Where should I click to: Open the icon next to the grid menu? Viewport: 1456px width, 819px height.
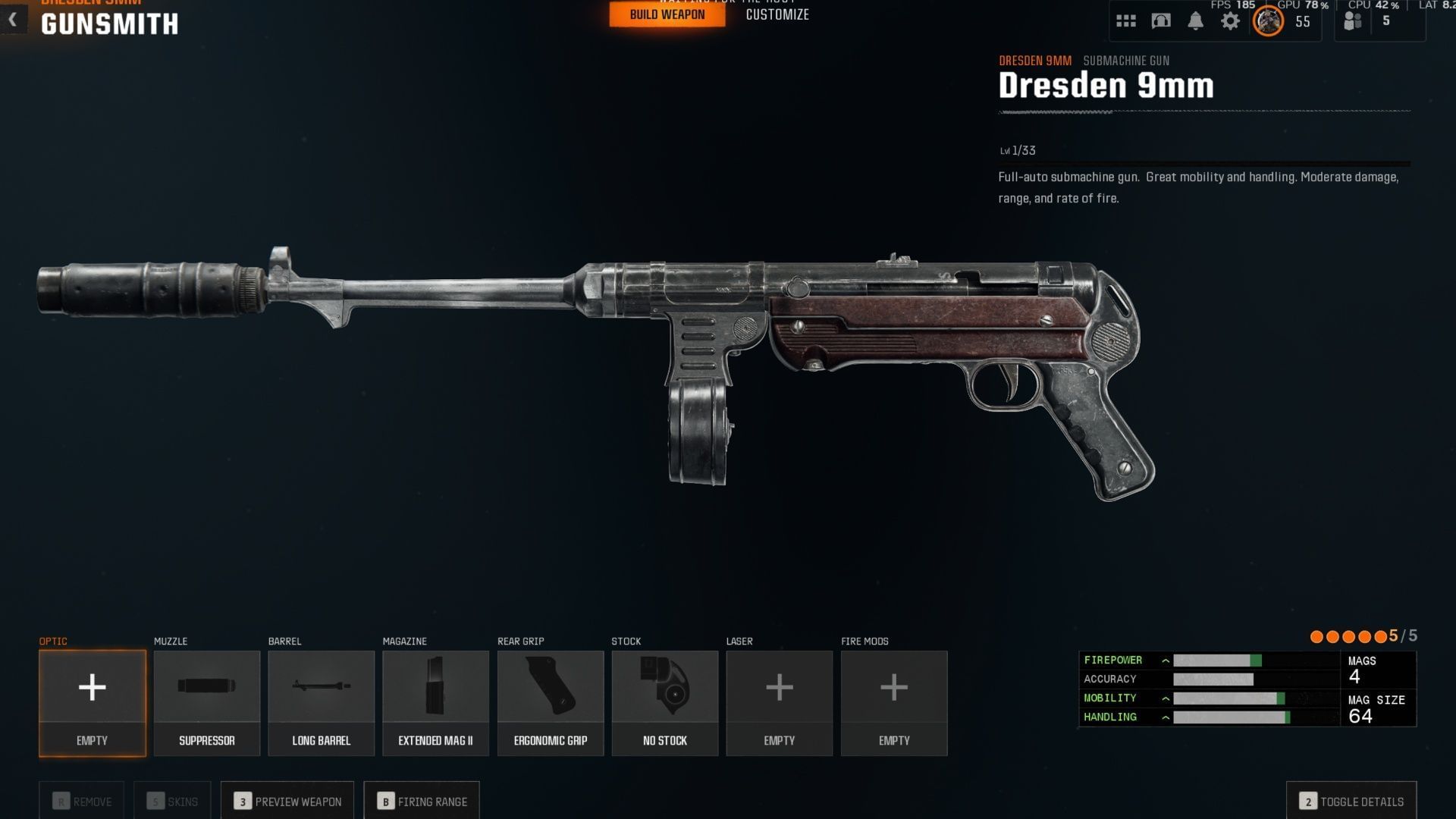1161,21
